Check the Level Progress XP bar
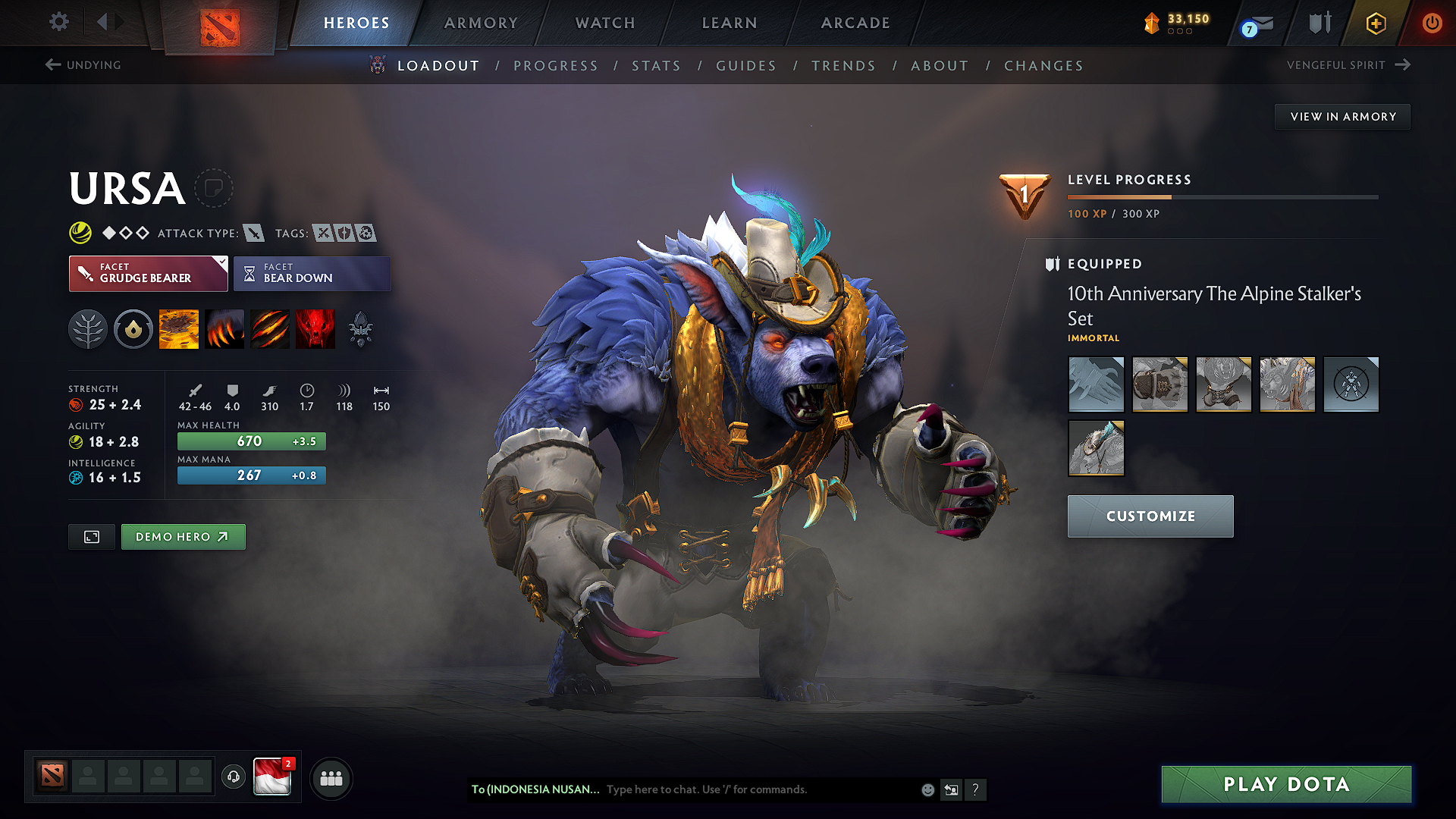Screen dimensions: 1456x819 (1222, 196)
